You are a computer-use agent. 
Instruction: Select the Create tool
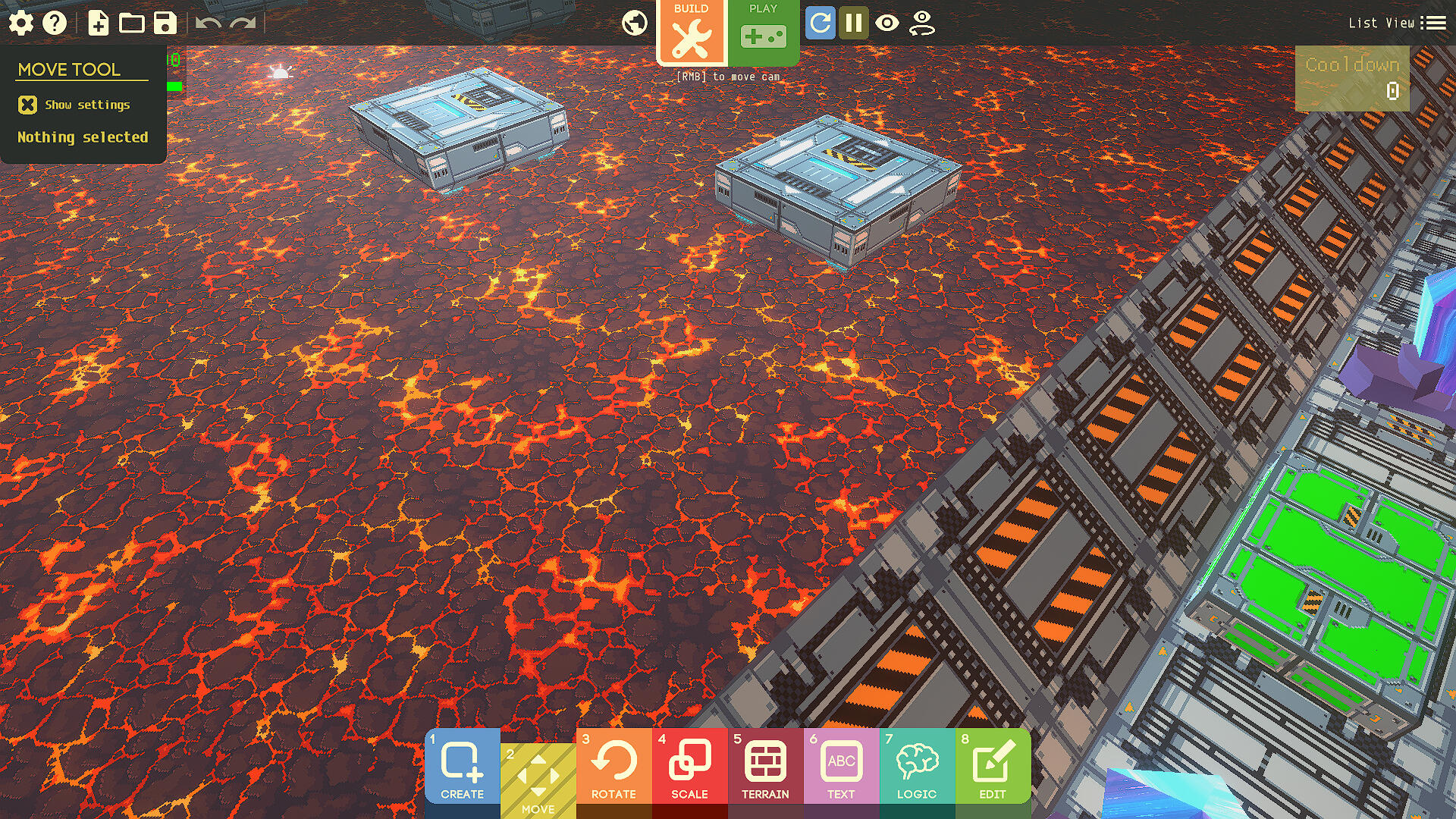point(462,766)
